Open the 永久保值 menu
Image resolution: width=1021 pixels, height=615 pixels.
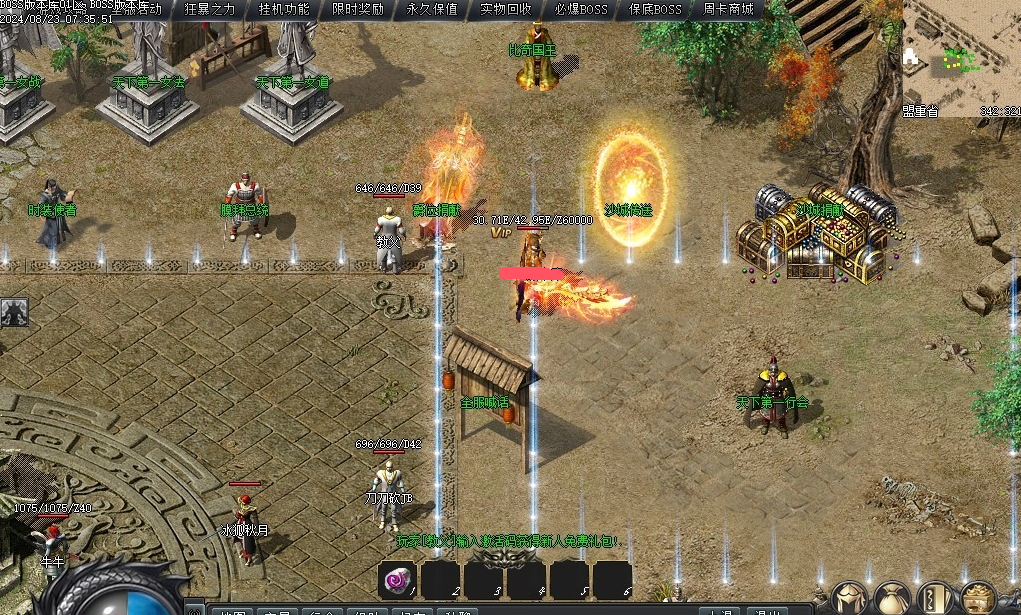click(432, 10)
